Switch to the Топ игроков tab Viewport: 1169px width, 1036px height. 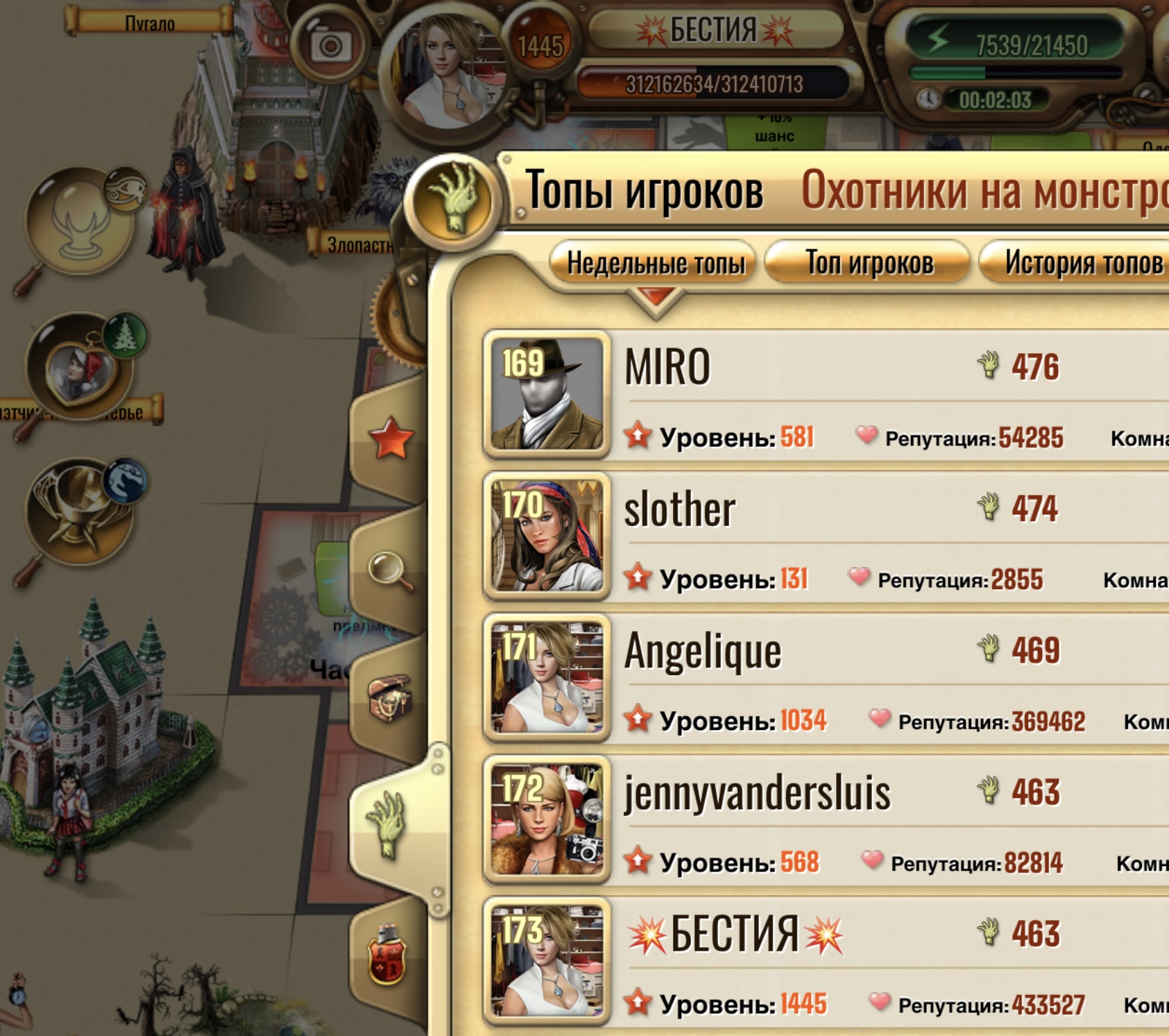pos(869,264)
